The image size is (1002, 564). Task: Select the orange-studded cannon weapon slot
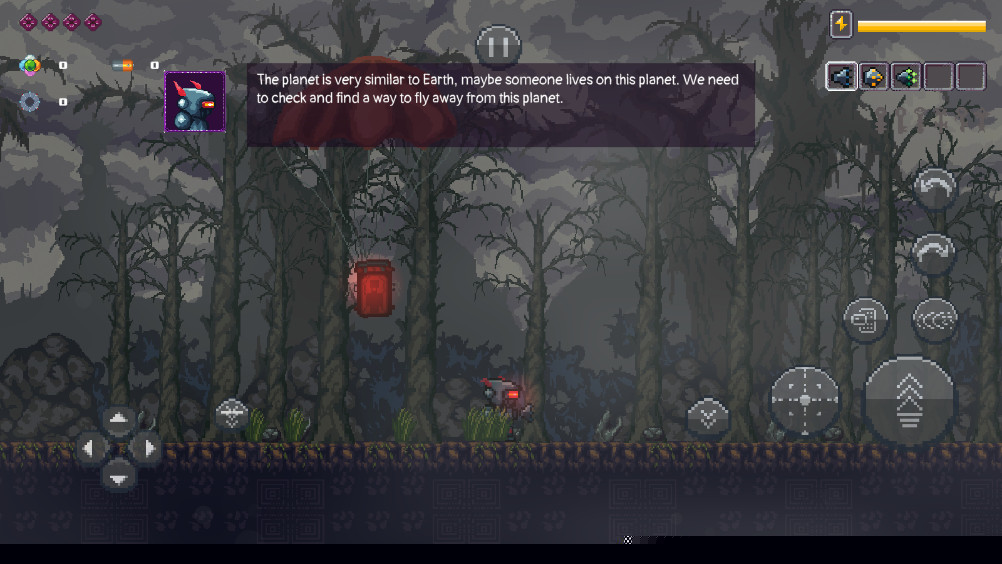tap(874, 76)
